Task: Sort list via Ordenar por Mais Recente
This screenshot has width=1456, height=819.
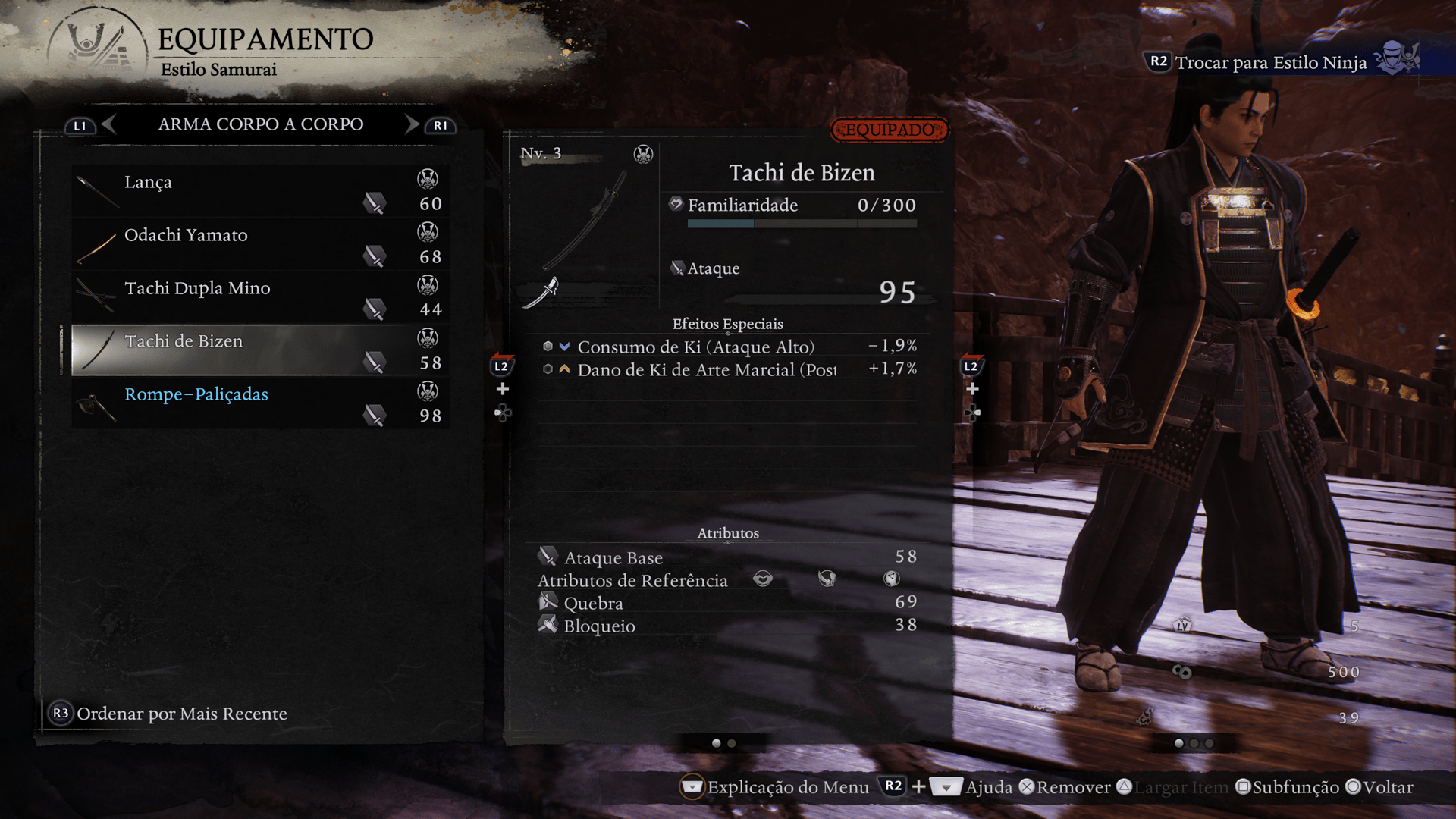Action: click(181, 714)
